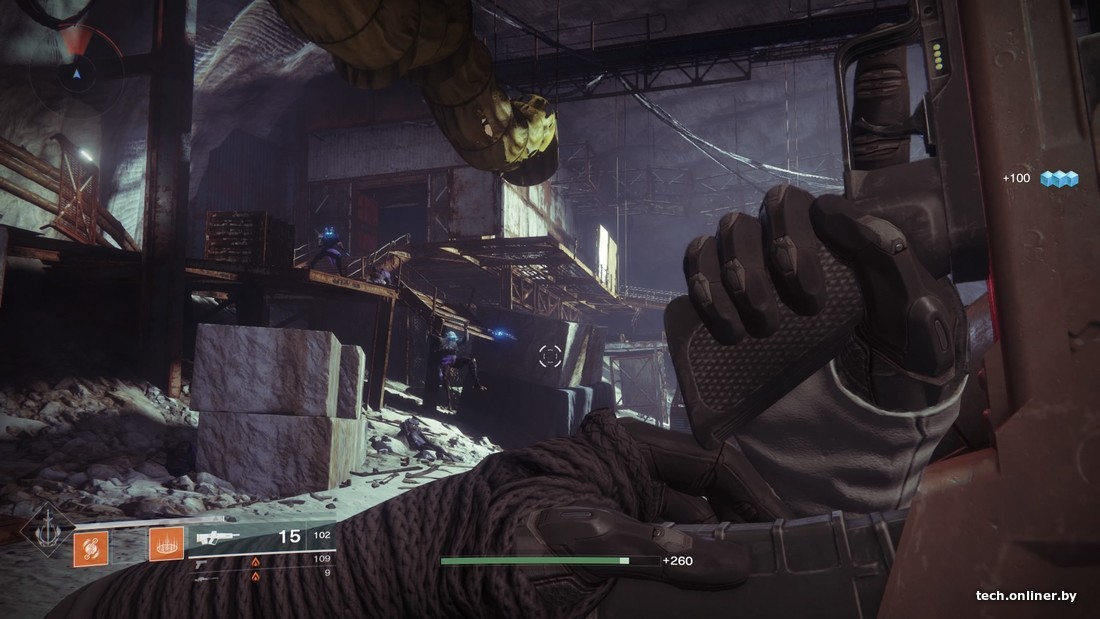Select the orange grenade ability icon
This screenshot has height=619, width=1100.
[x=90, y=547]
